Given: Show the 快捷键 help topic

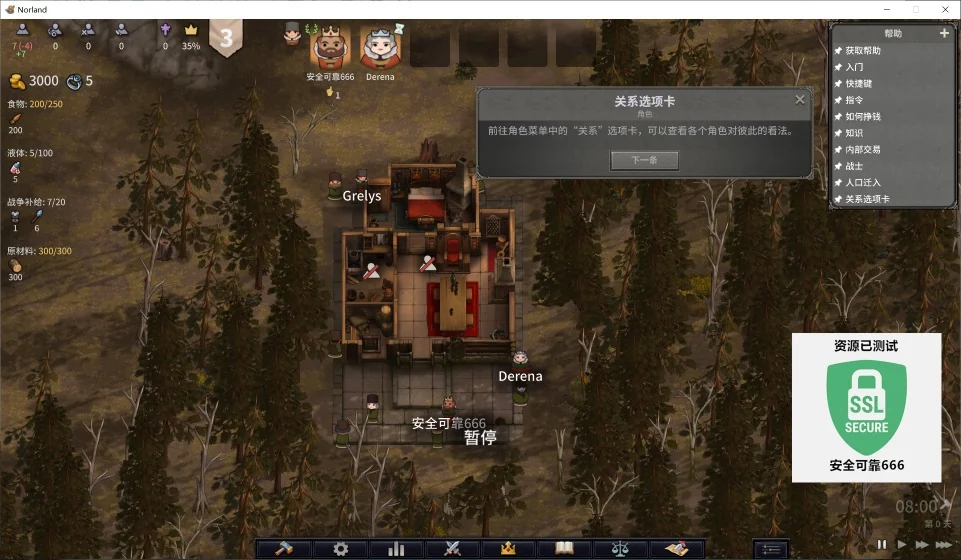Looking at the screenshot, I should tap(858, 84).
